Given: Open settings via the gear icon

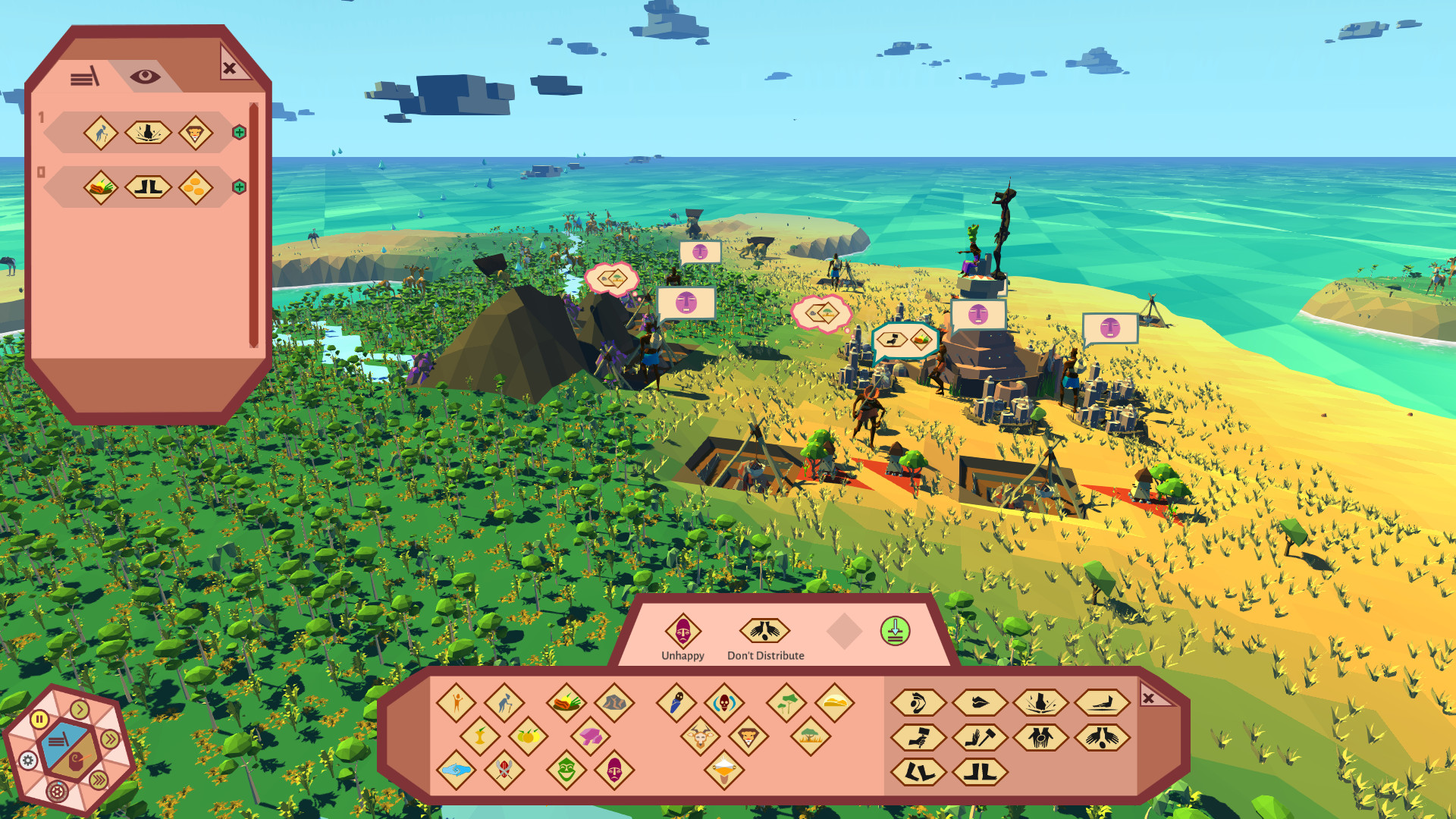Looking at the screenshot, I should (x=28, y=760).
